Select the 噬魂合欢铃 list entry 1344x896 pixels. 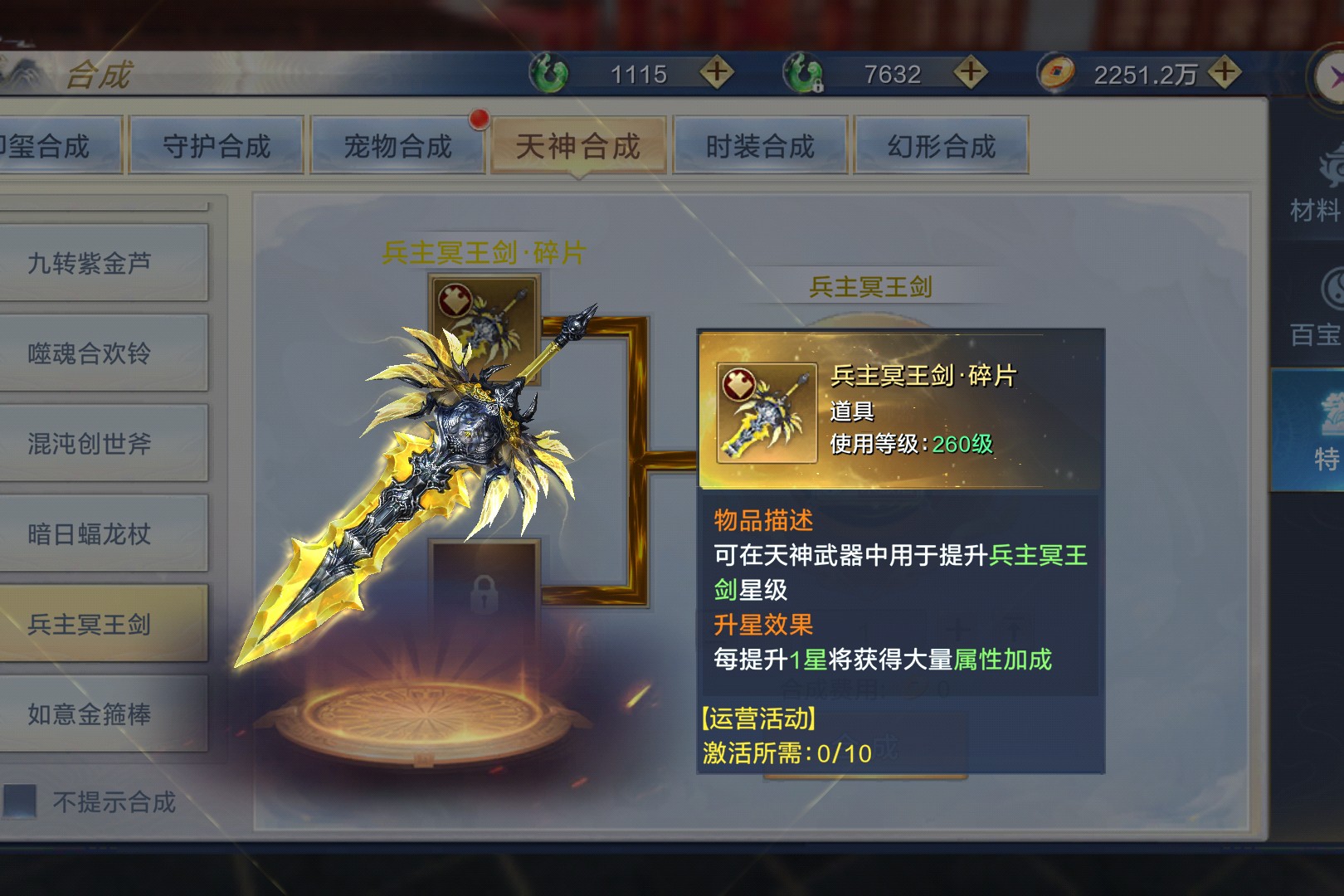pyautogui.click(x=90, y=353)
